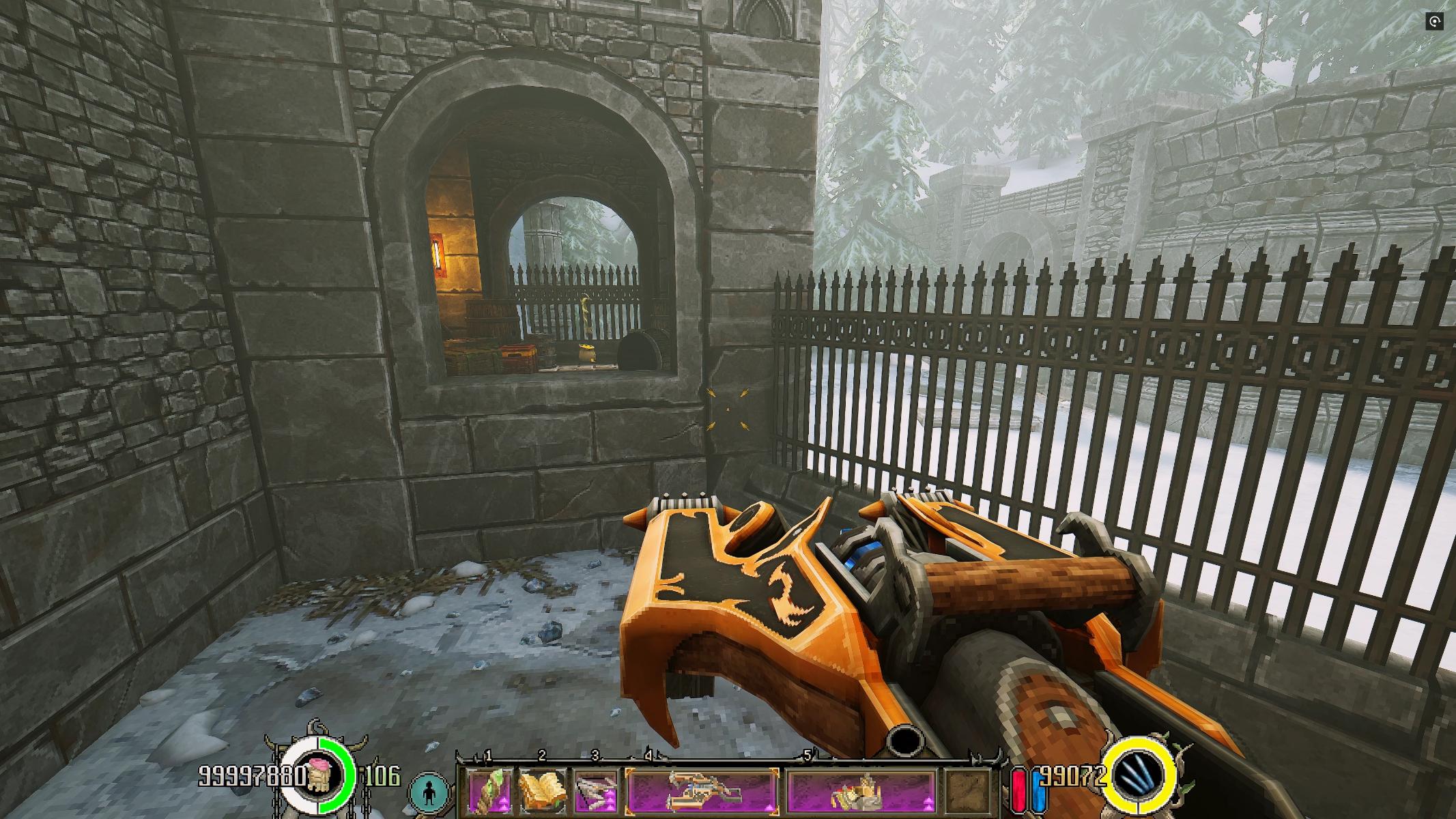Select the green staff weapon slot
Viewport: 1456px width, 819px height.
point(490,790)
